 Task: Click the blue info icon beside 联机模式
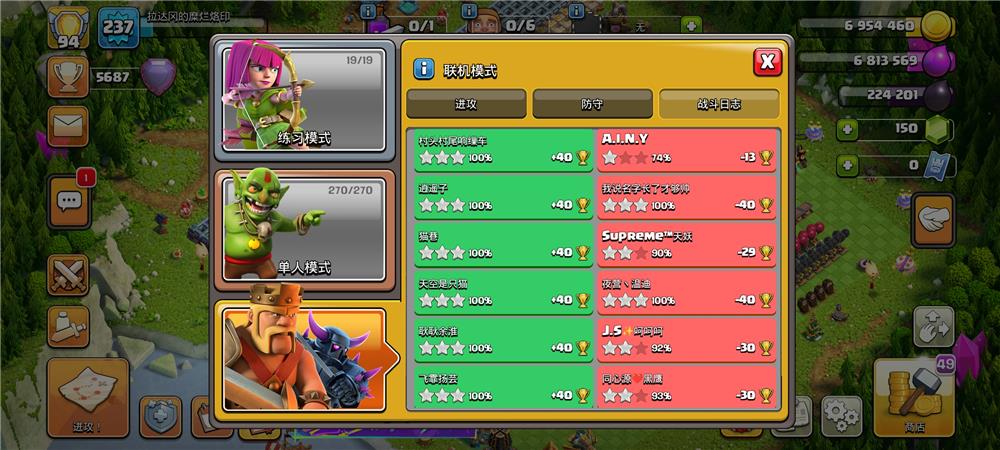point(424,69)
